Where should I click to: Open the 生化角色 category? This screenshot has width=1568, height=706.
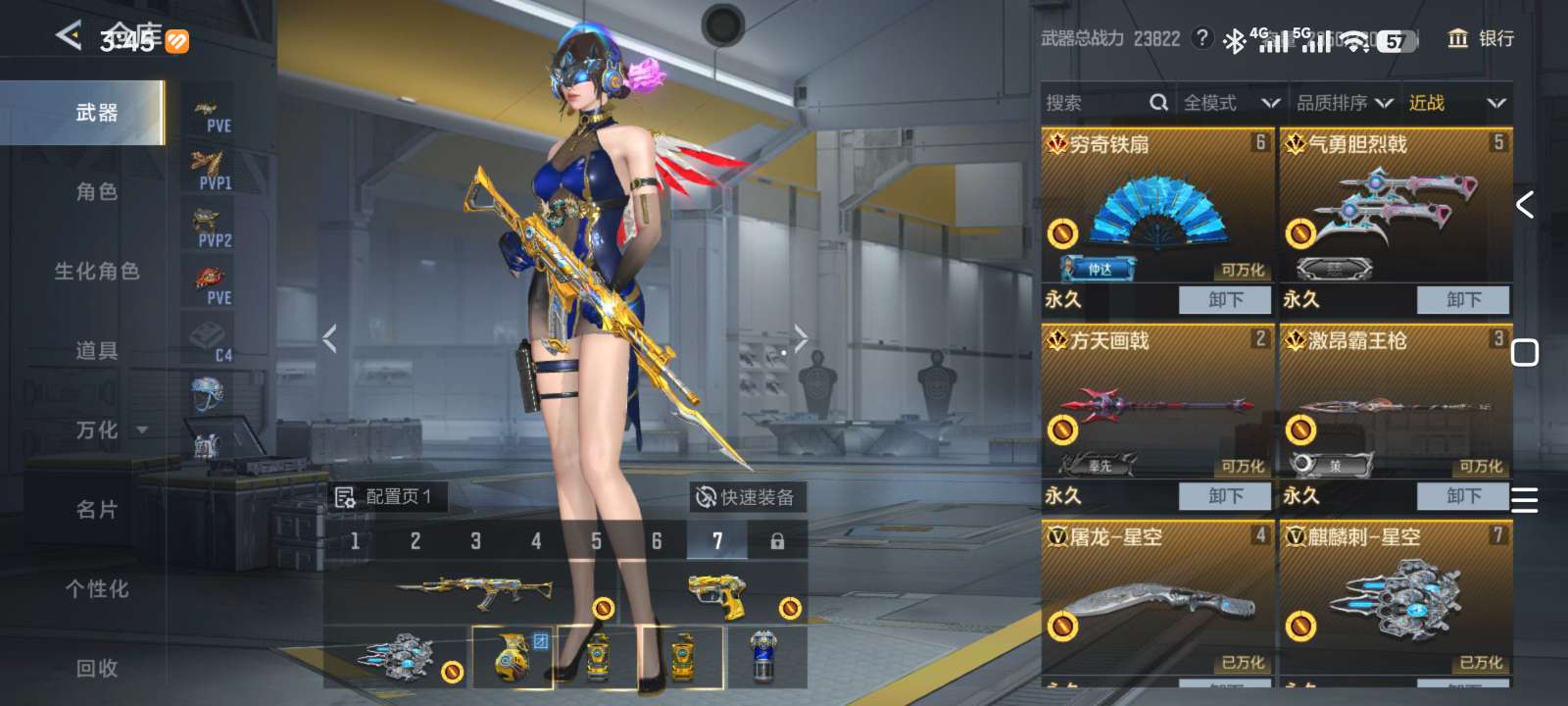(96, 272)
